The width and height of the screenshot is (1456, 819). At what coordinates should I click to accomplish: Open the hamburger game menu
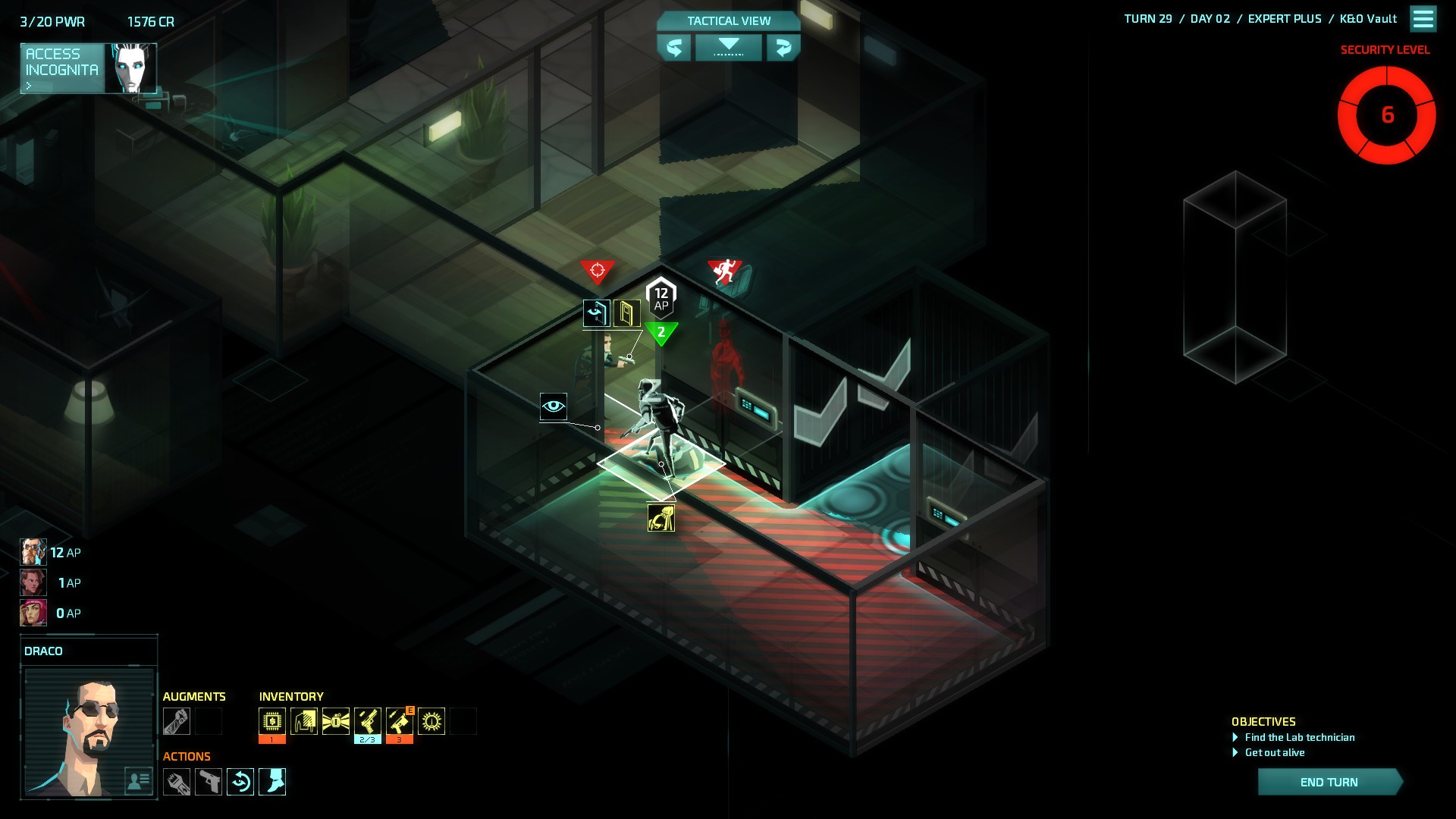[x=1423, y=19]
